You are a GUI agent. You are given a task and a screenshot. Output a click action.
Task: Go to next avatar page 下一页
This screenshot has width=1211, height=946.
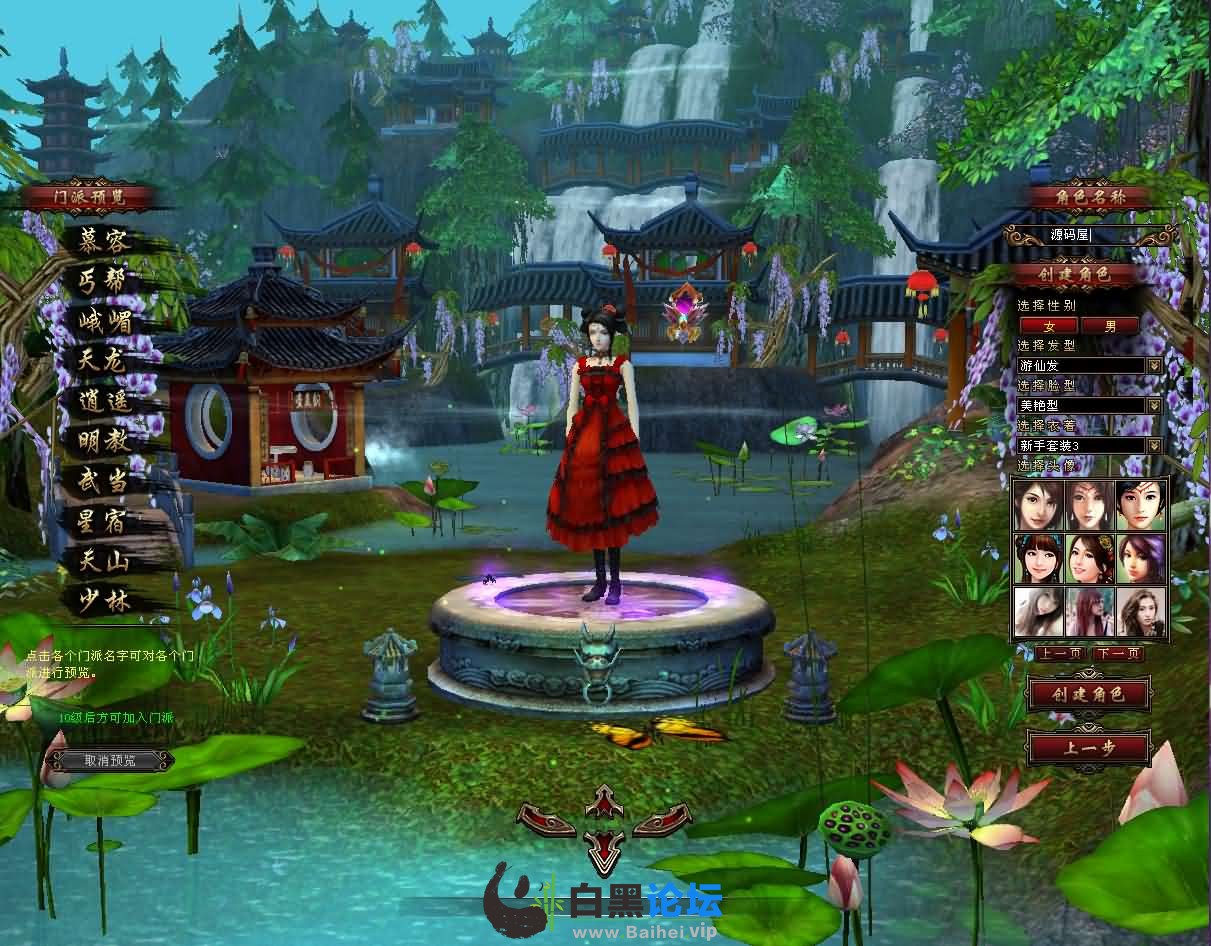(1118, 654)
